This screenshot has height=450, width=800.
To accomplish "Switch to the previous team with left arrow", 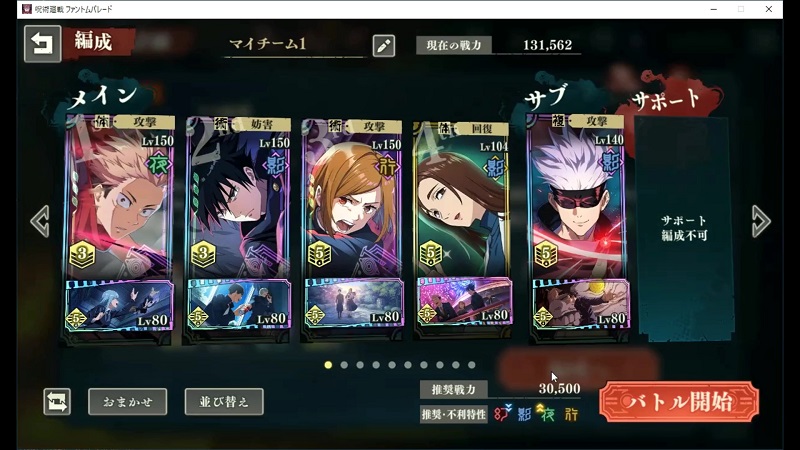I will (39, 221).
